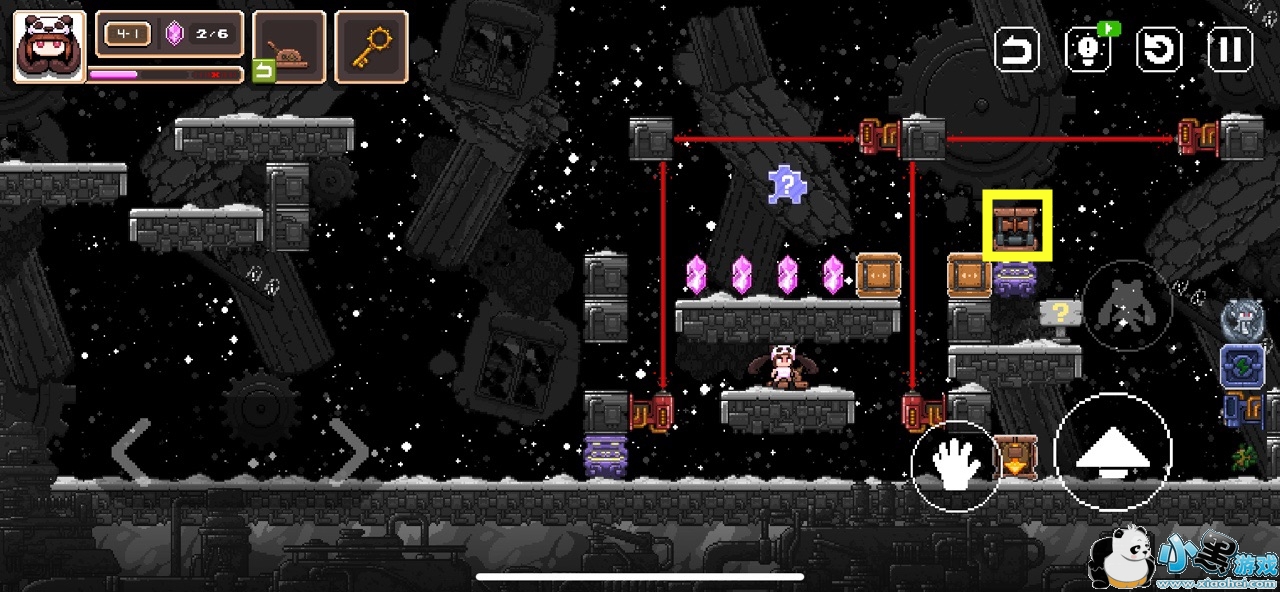Screen dimensions: 1280x592
Task: Tap the green swap arrow badge
Action: 263,71
